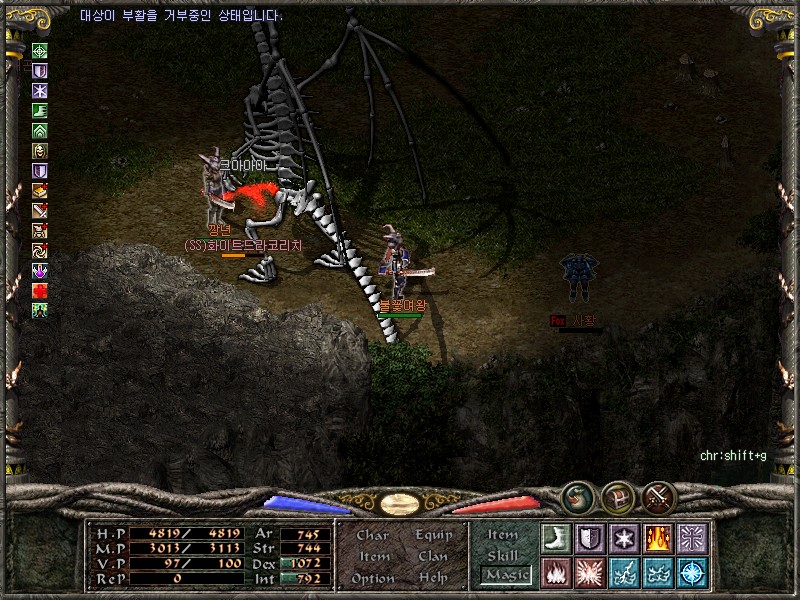This screenshot has width=800, height=600.
Task: Cast the white snowflake spell in the magic grid
Action: pyautogui.click(x=623, y=538)
